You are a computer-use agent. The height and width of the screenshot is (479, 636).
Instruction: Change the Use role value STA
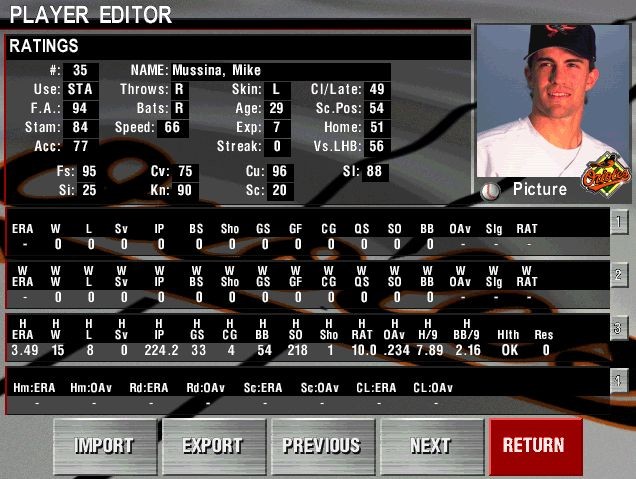[x=81, y=89]
